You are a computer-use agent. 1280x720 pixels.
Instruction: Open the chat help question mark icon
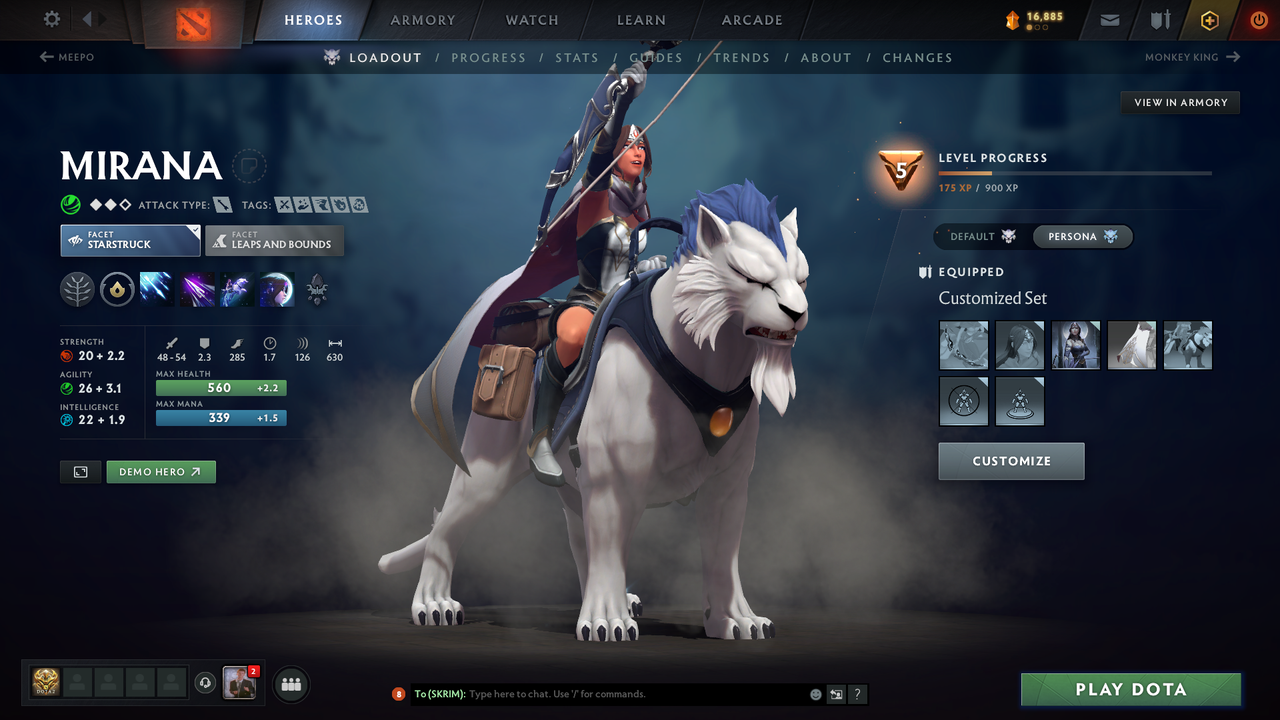point(857,694)
